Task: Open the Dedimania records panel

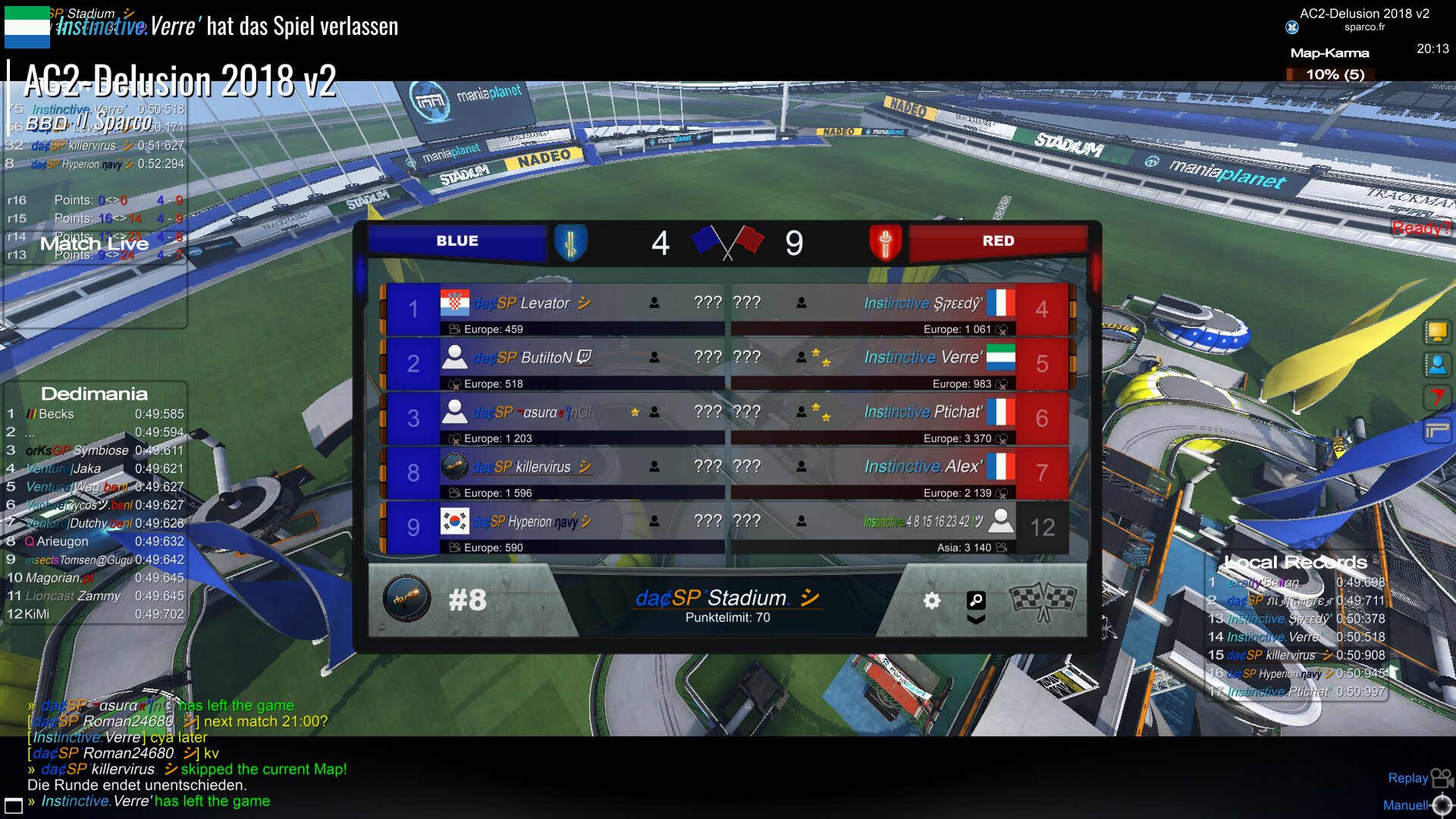Action: coord(94,394)
